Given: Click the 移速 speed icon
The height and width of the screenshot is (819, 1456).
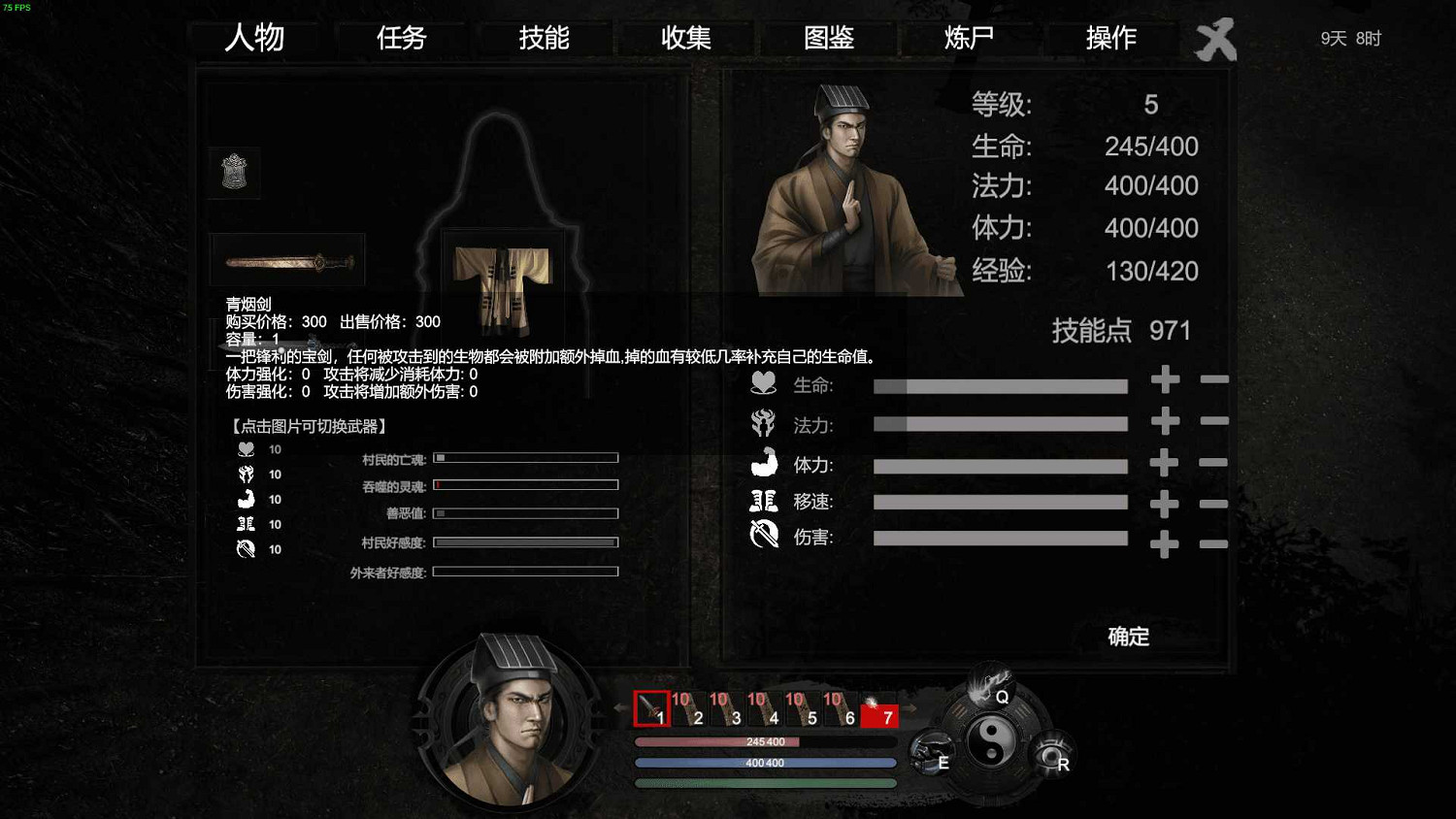Looking at the screenshot, I should 763,500.
